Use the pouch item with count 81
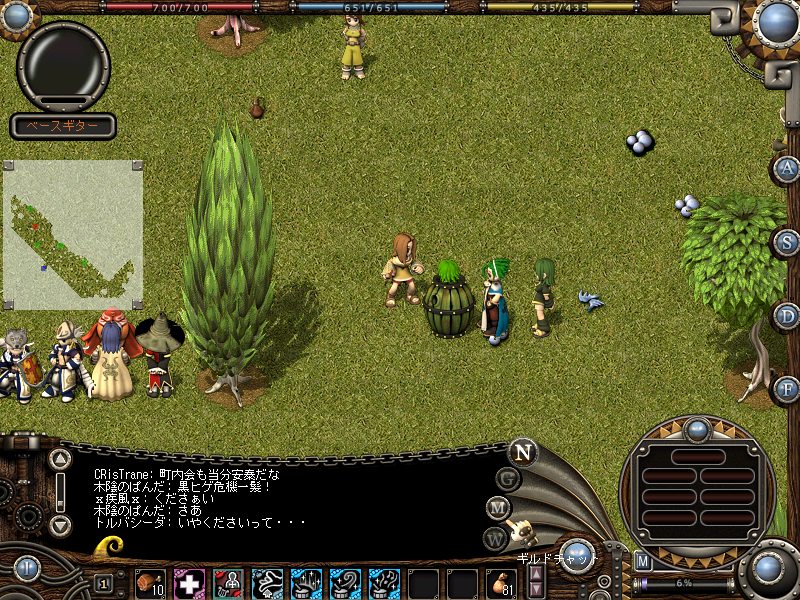 502,582
